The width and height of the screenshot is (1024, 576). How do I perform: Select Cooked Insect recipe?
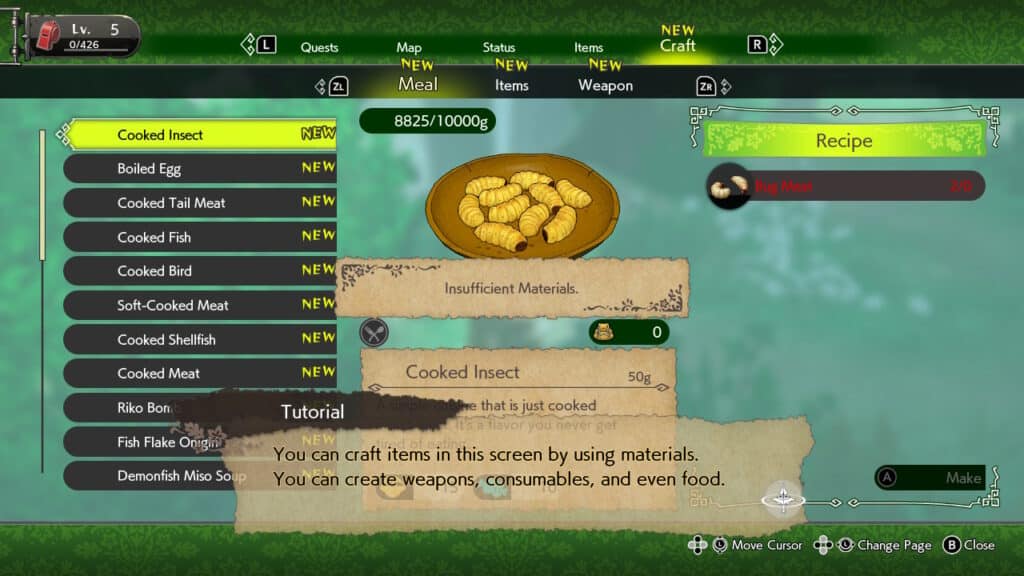(x=200, y=135)
